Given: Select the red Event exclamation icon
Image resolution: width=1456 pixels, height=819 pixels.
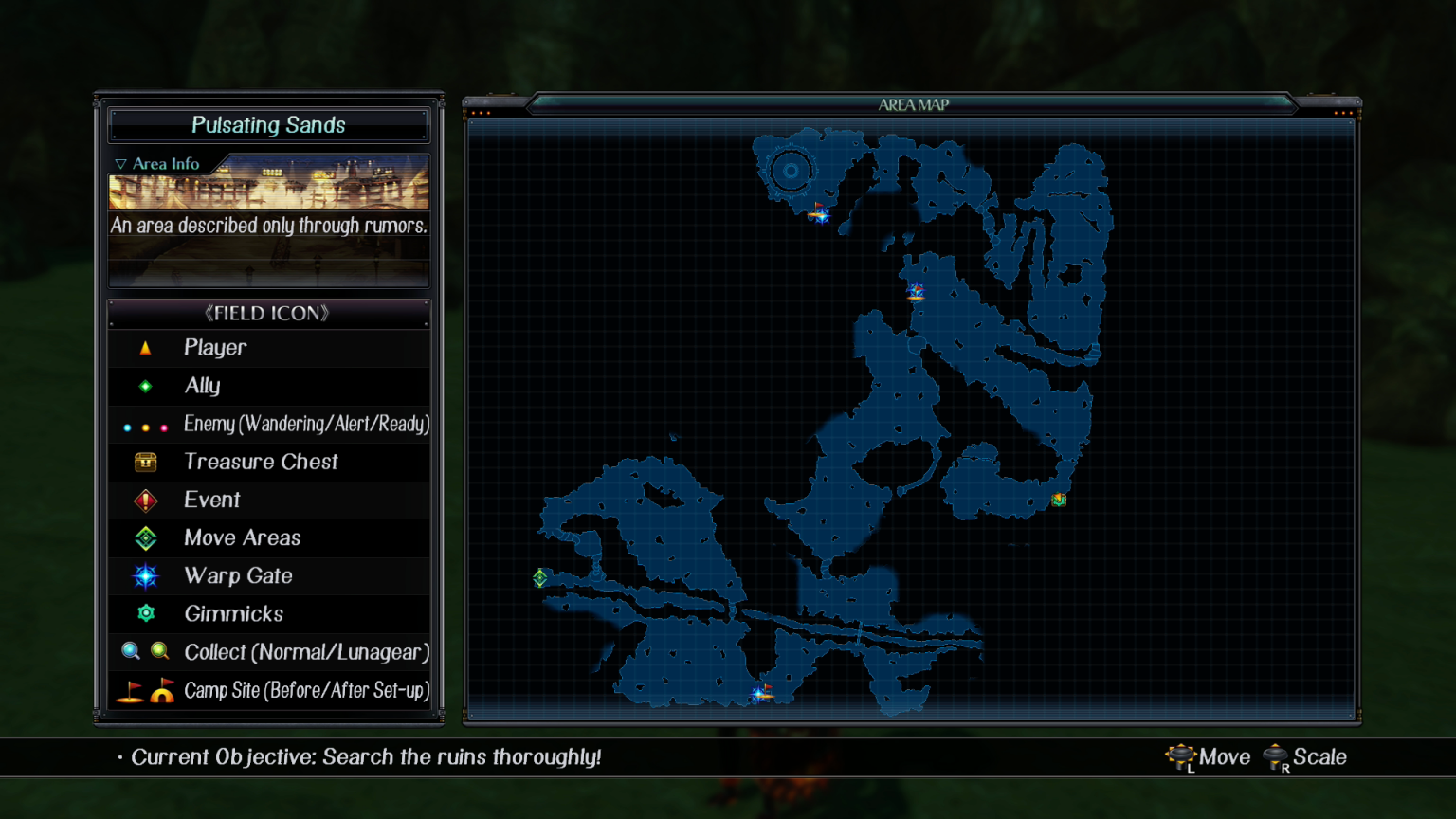Looking at the screenshot, I should (x=145, y=500).
